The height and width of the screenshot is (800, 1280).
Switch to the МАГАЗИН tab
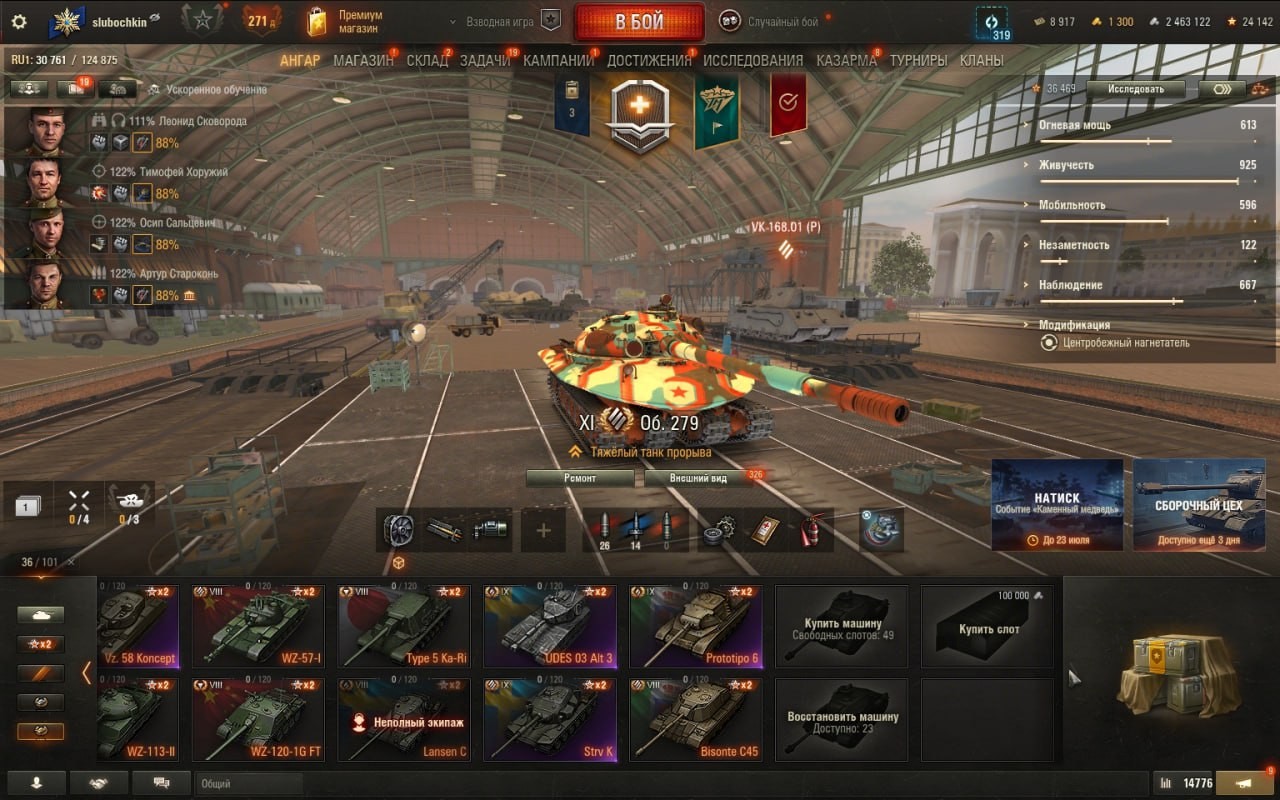click(x=363, y=60)
